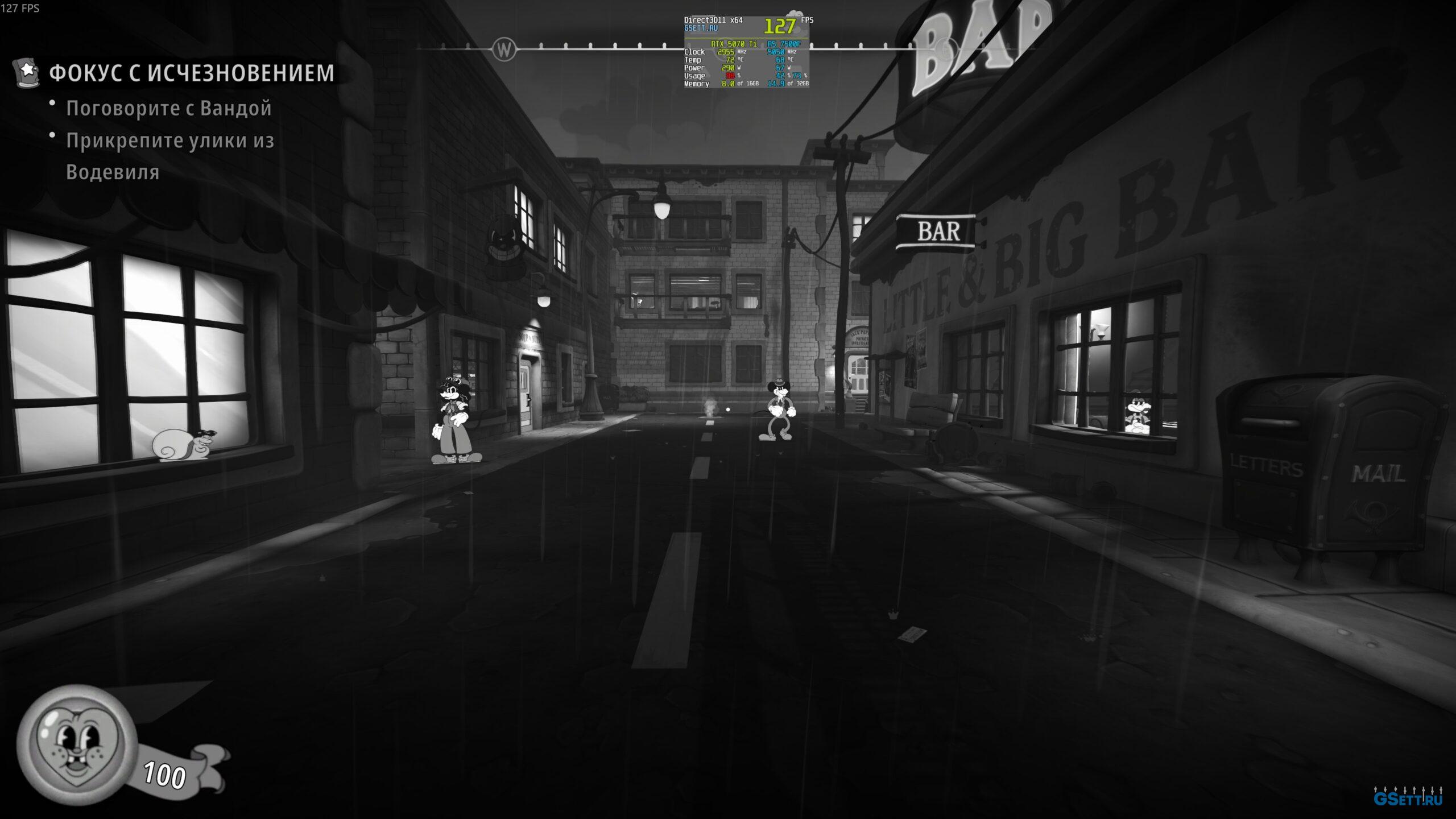This screenshot has height=819, width=1456.
Task: Click the top hat star quest icon
Action: tap(27, 72)
